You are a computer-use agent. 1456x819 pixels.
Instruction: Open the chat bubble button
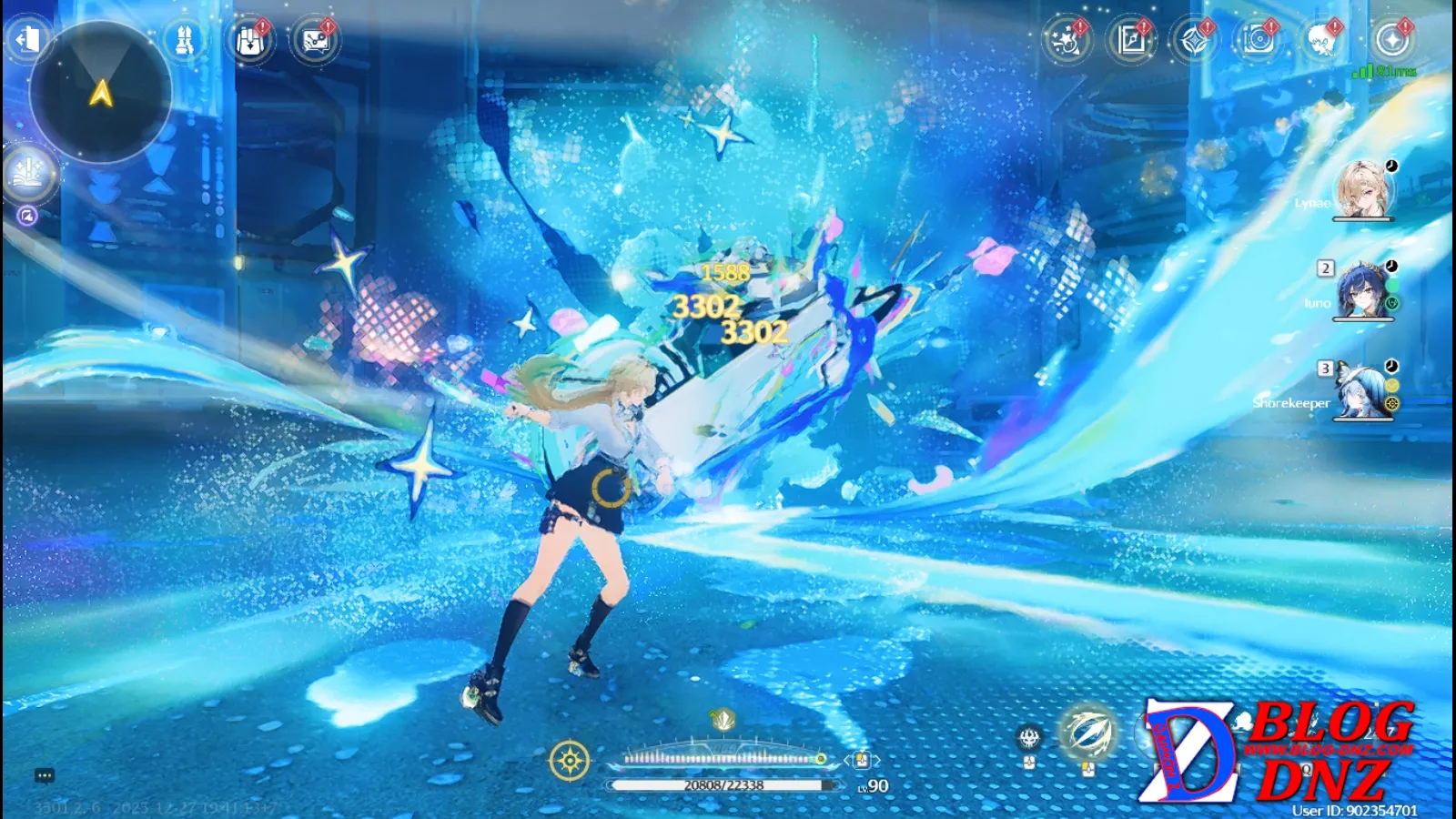coord(45,775)
